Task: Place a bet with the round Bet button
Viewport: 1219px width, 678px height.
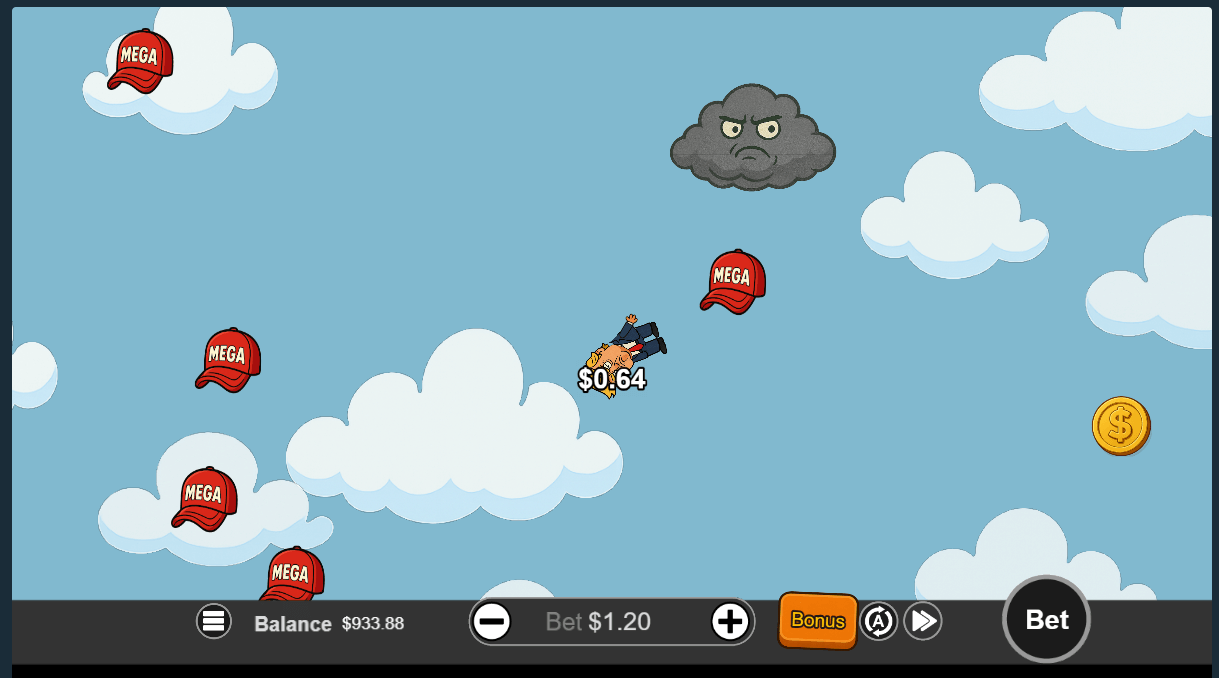Action: click(x=1046, y=620)
